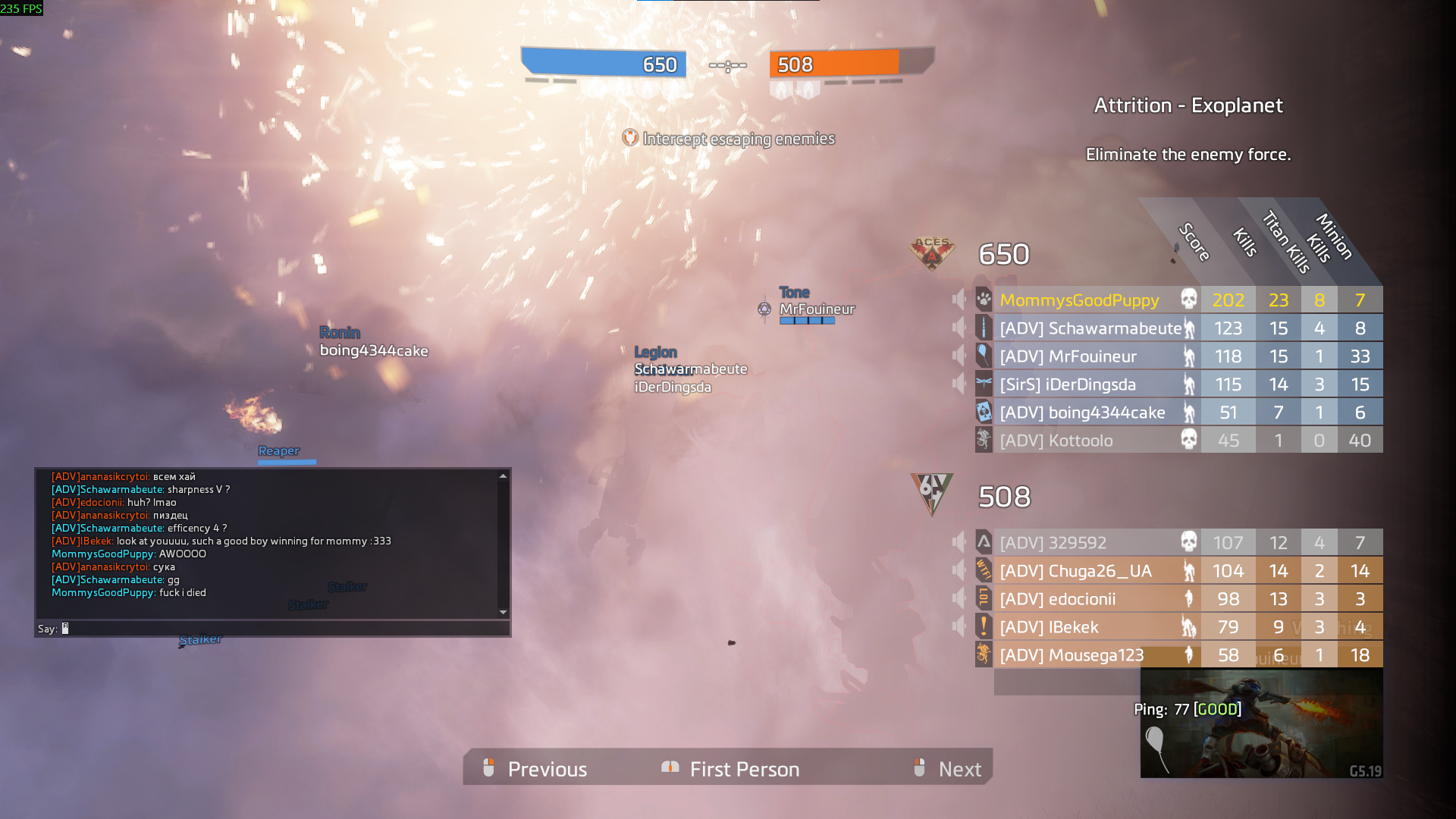Viewport: 1456px width, 819px height.
Task: Select [ADV] Kottoolo scoreboard row
Action: tap(1056, 441)
